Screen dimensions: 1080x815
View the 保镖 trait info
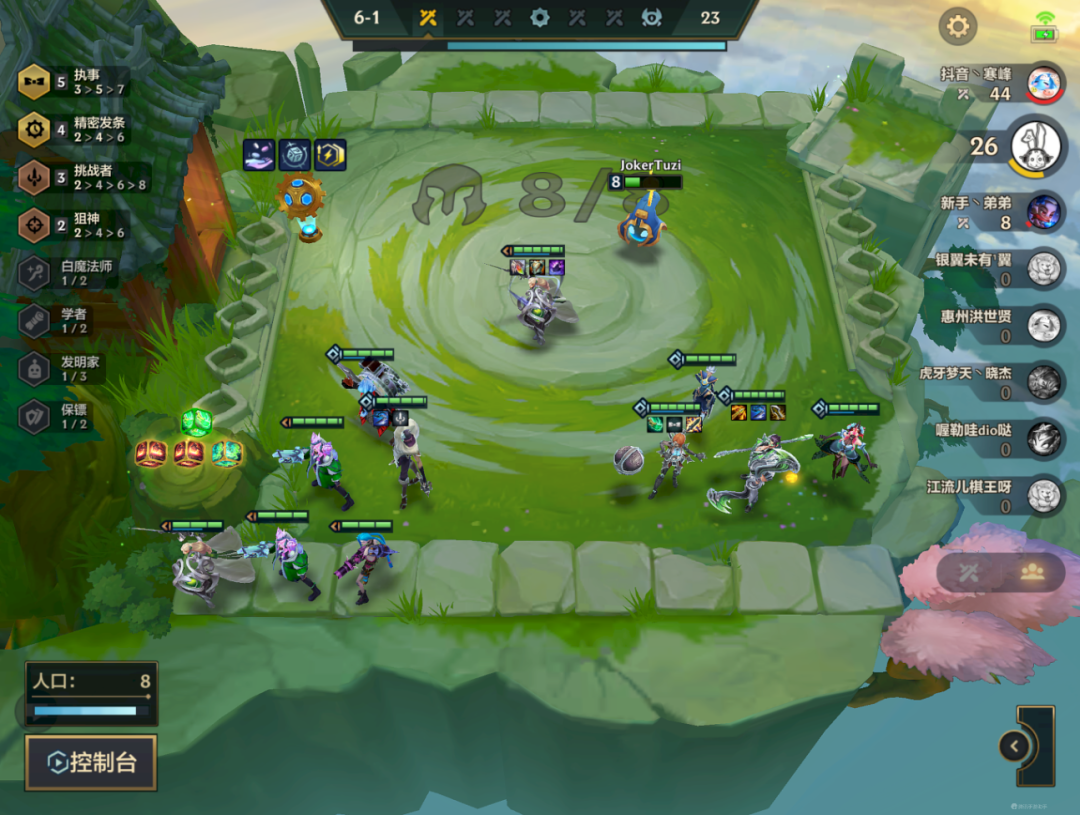click(73, 416)
